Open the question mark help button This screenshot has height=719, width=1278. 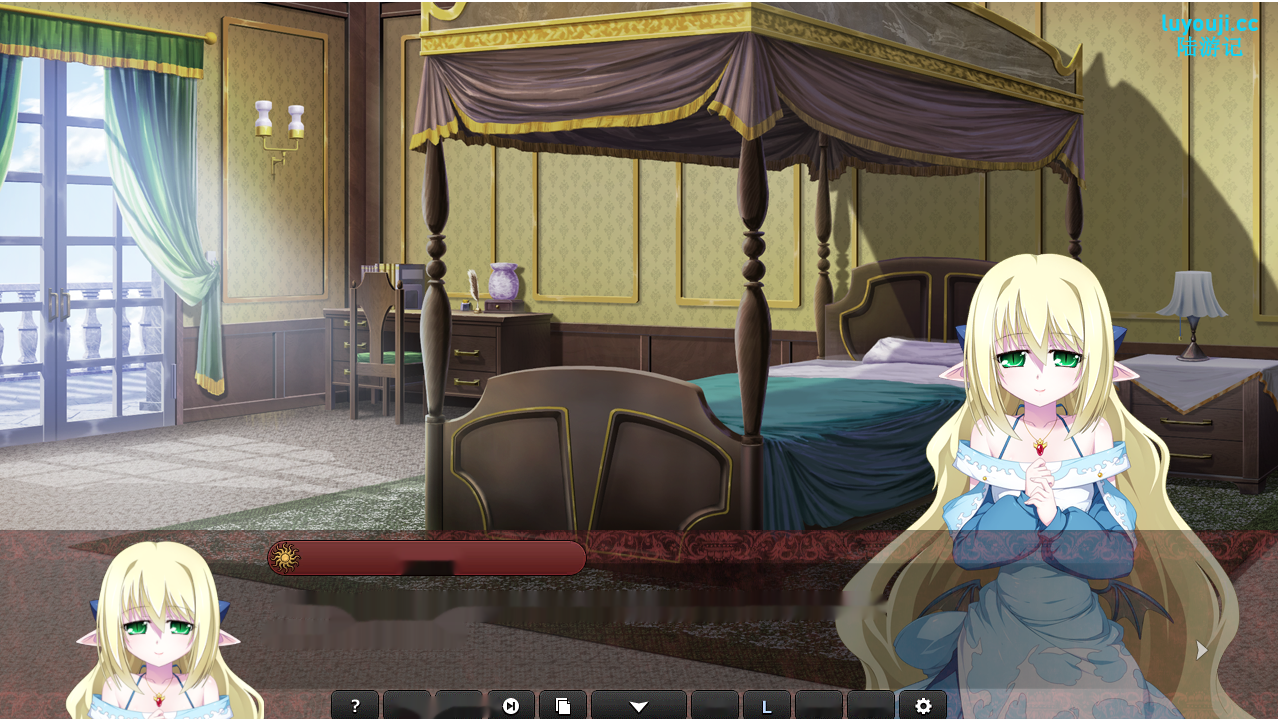coord(355,706)
